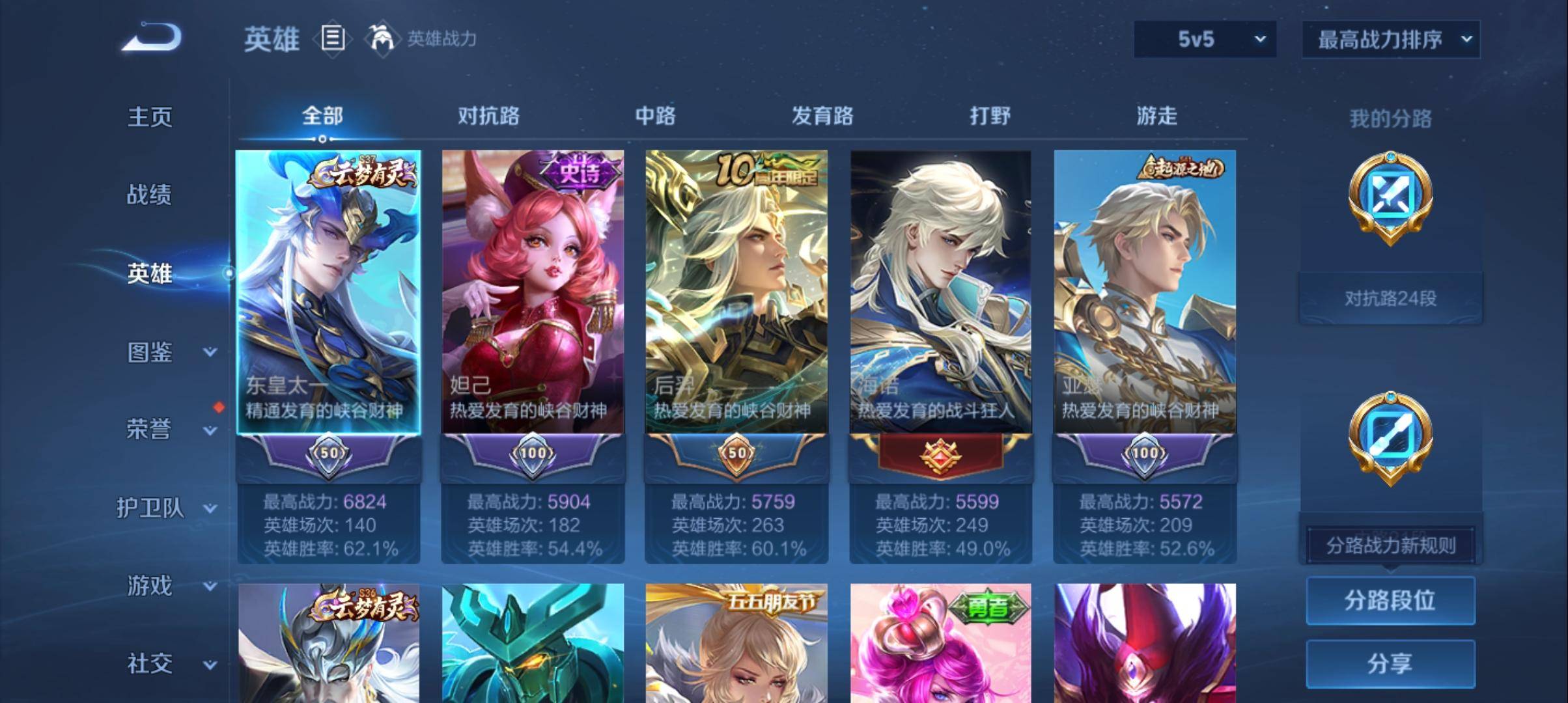Select 社交 in the left sidebar

click(148, 664)
